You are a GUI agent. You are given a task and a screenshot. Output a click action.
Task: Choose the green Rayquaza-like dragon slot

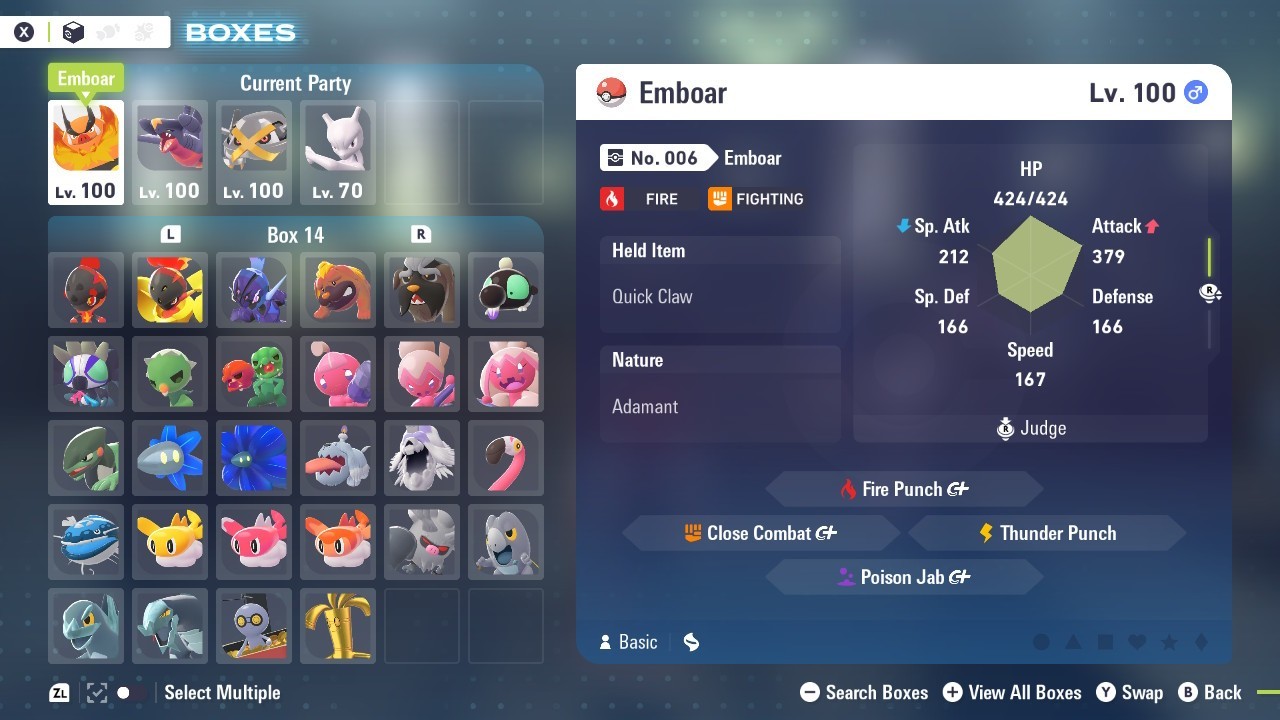point(86,458)
